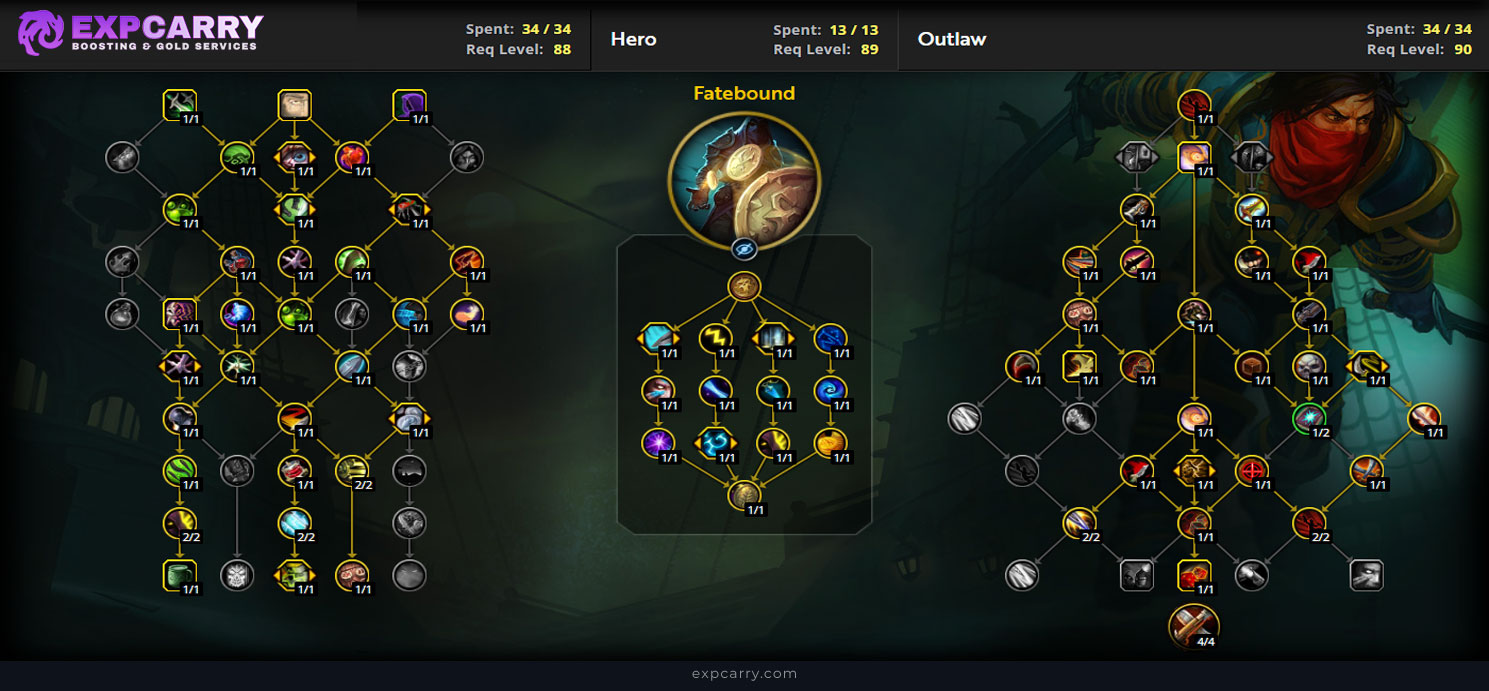Select the blue eye choice talent node
The image size is (1489, 691).
[294, 157]
